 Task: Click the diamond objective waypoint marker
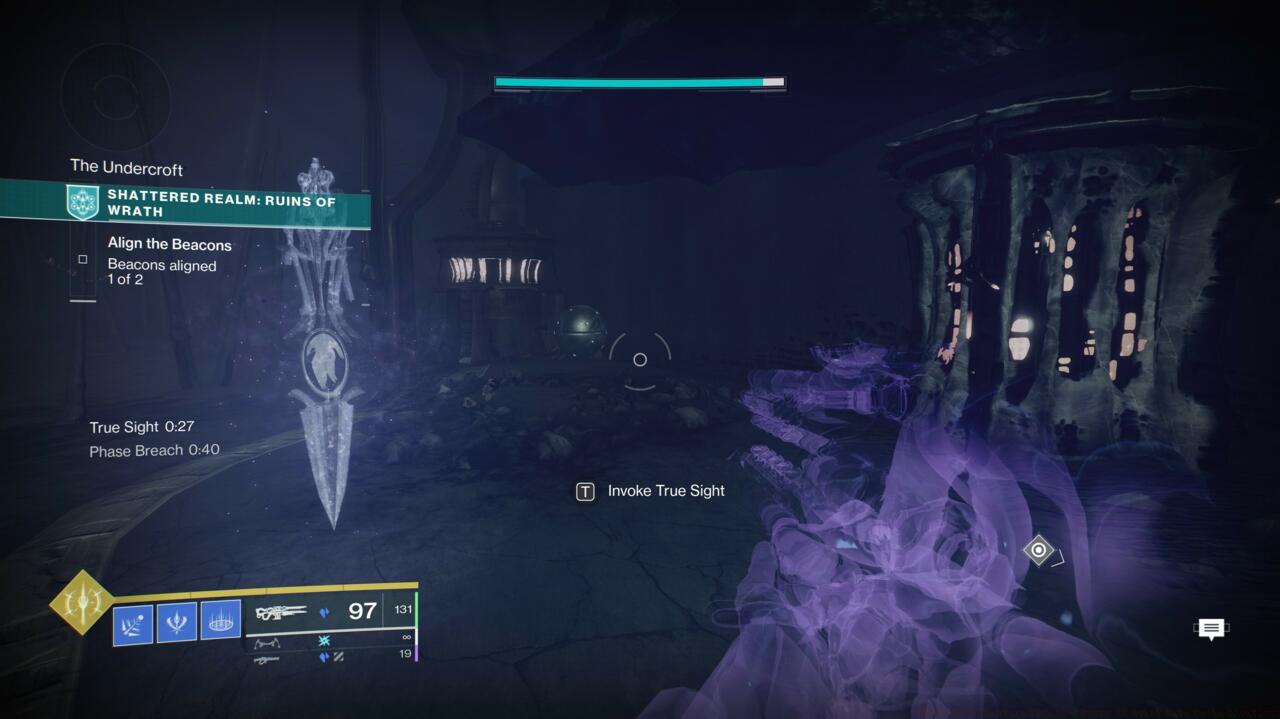coord(1038,550)
